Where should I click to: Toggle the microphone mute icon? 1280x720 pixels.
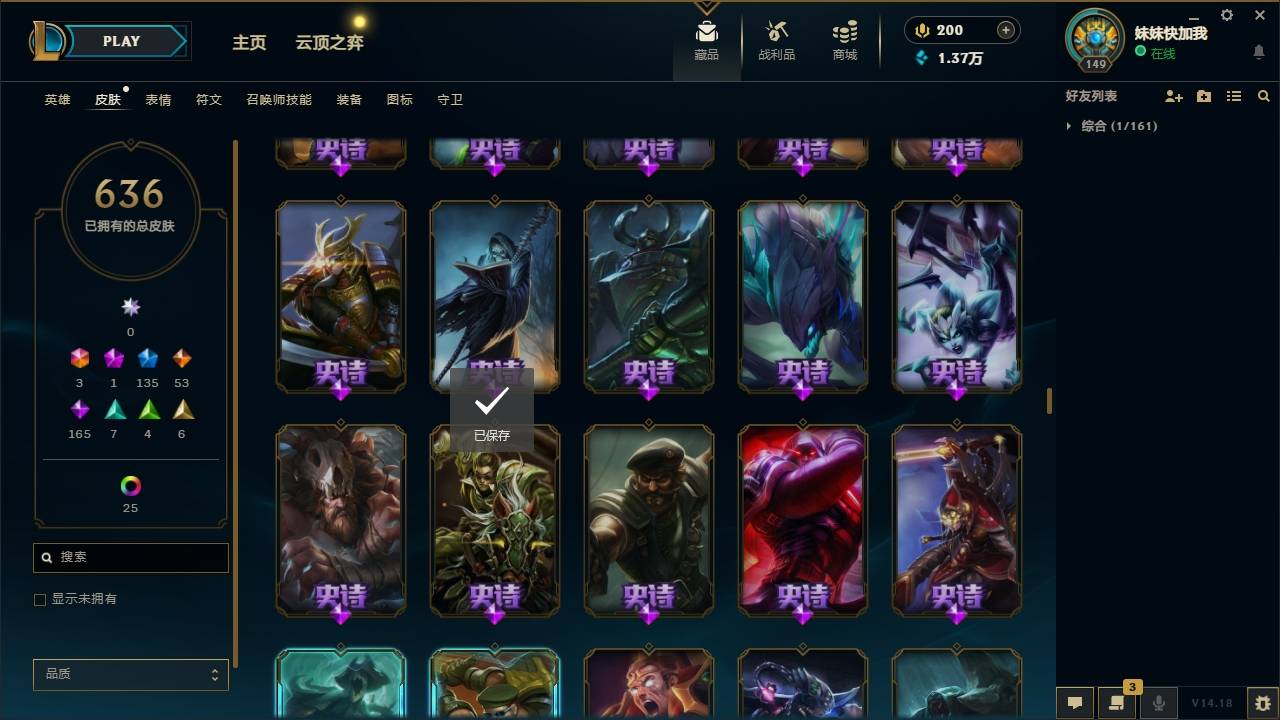click(x=1159, y=703)
